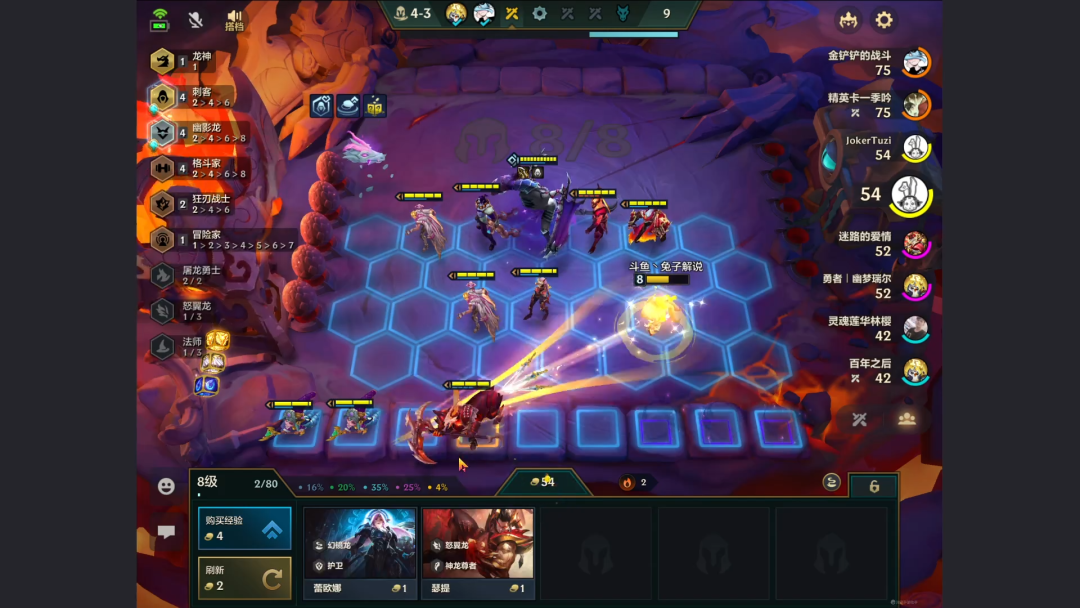Open the settings gear menu
The image size is (1080, 608).
[884, 20]
